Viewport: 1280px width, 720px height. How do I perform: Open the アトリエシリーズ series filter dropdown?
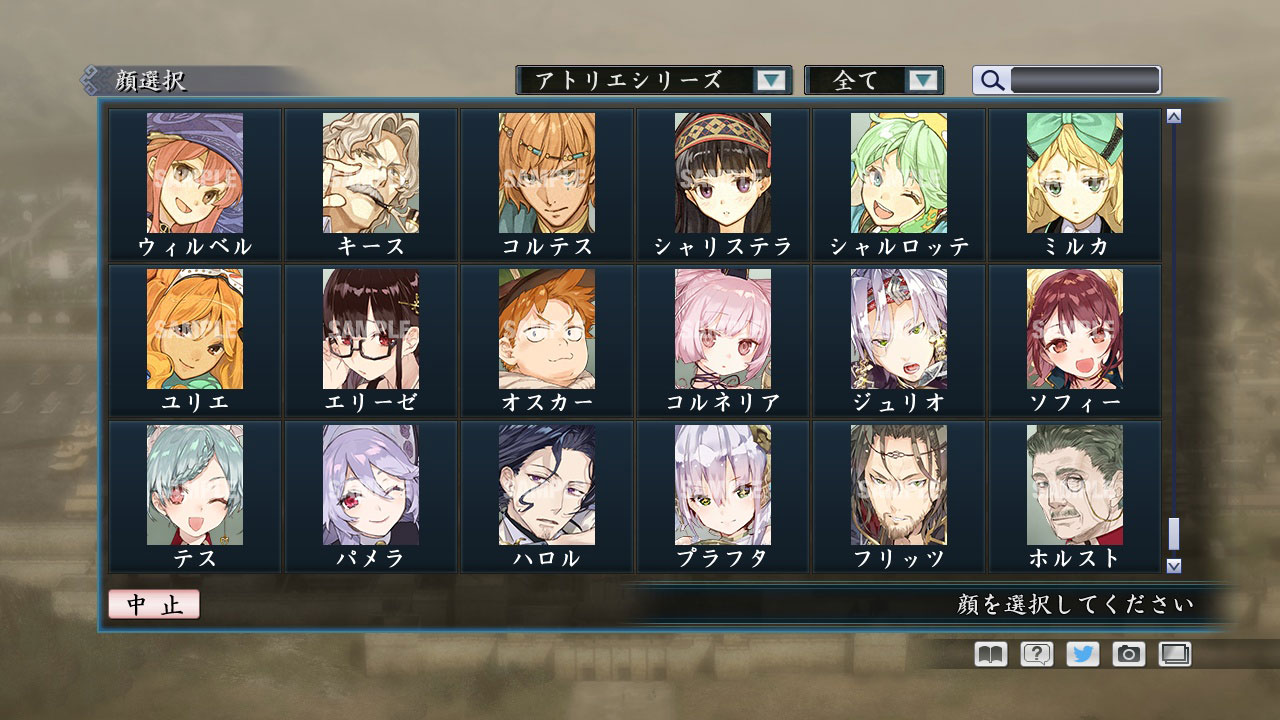[x=648, y=80]
